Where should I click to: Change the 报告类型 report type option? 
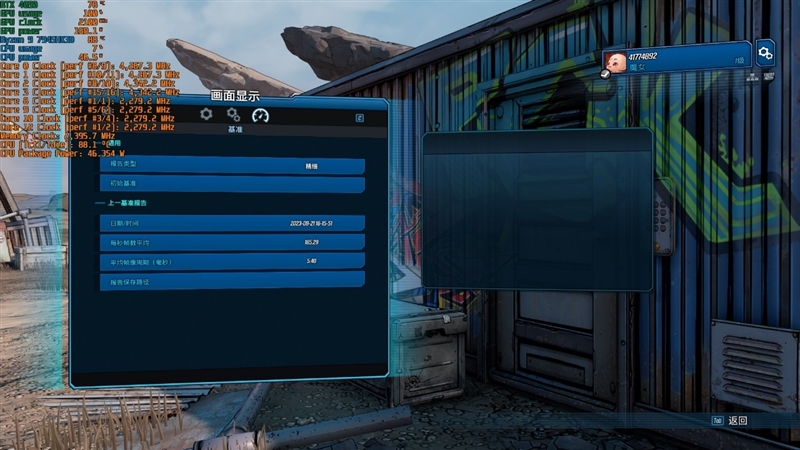click(232, 166)
